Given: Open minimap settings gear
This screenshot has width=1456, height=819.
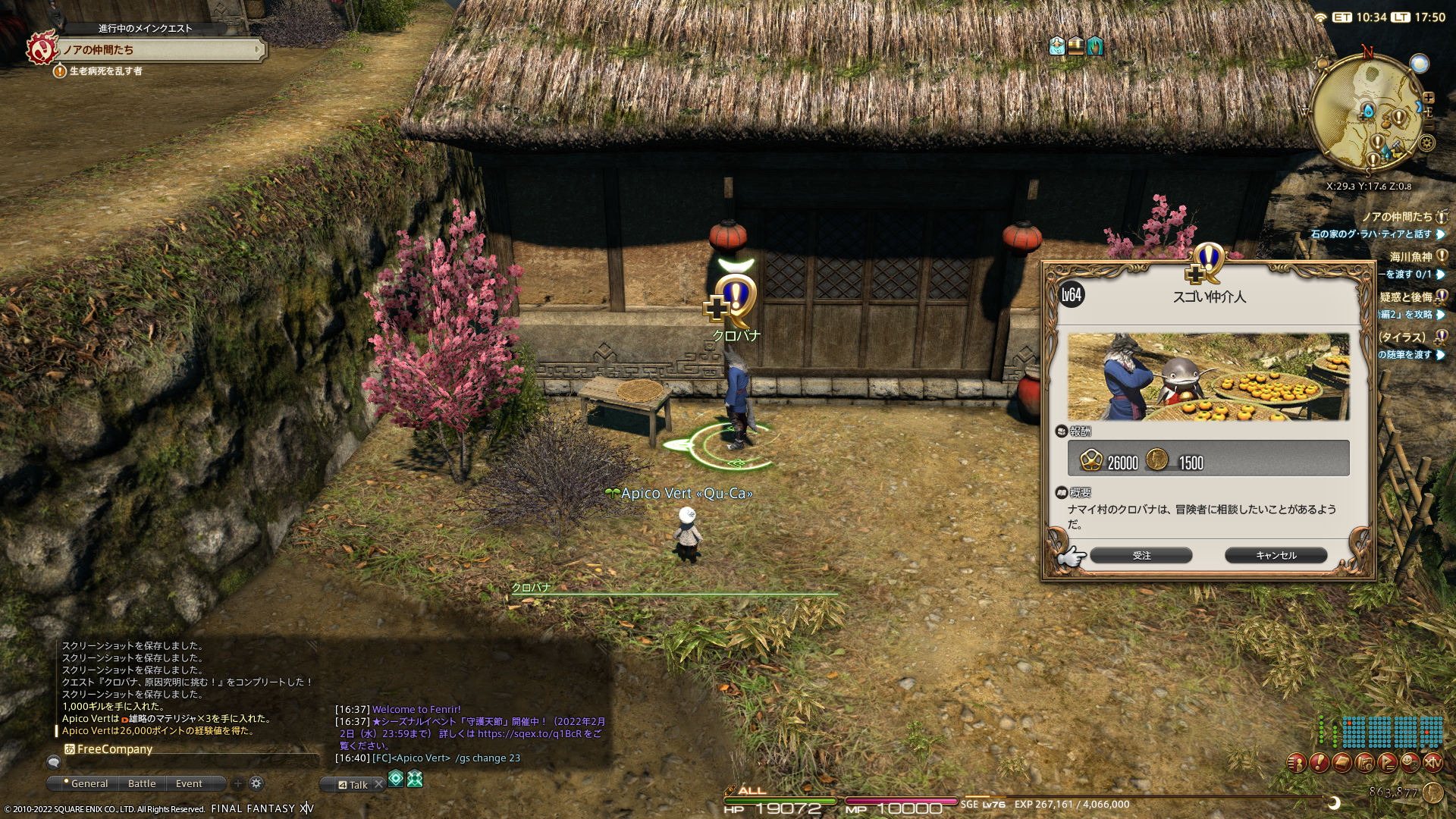Looking at the screenshot, I should (1427, 143).
